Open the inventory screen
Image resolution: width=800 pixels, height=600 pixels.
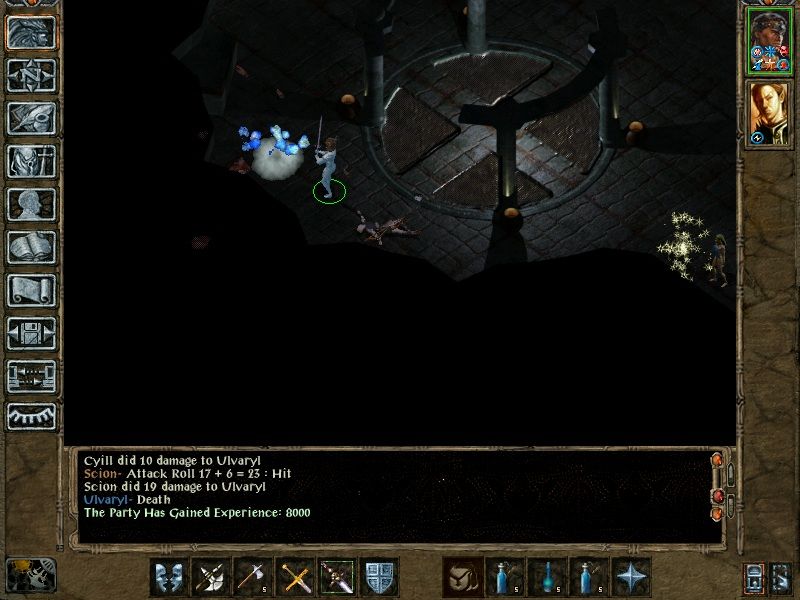click(31, 162)
